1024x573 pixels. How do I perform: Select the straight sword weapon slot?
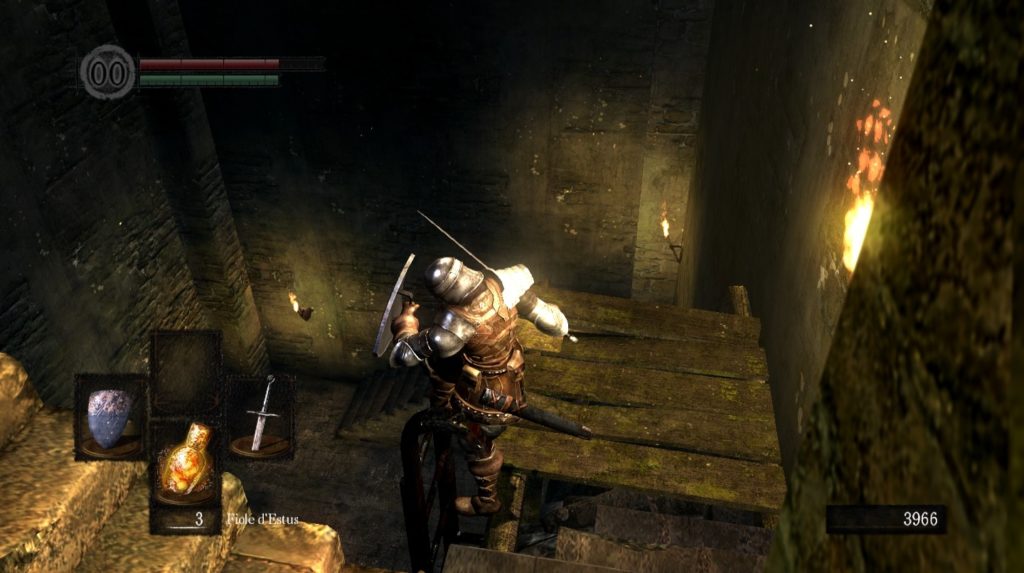click(261, 416)
